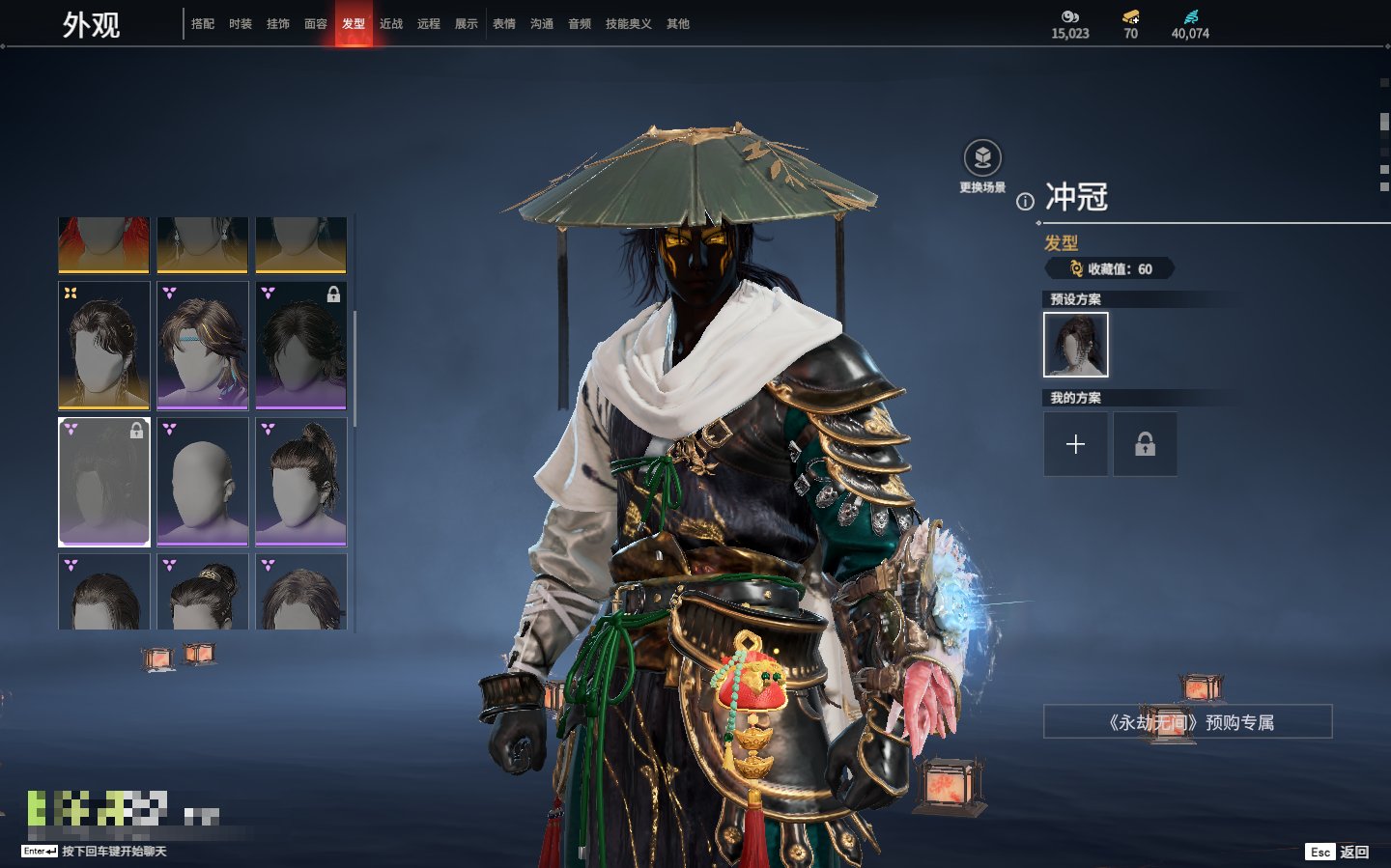Choose the red-haired hairstyle tile
This screenshot has width=1391, height=868.
(104, 244)
